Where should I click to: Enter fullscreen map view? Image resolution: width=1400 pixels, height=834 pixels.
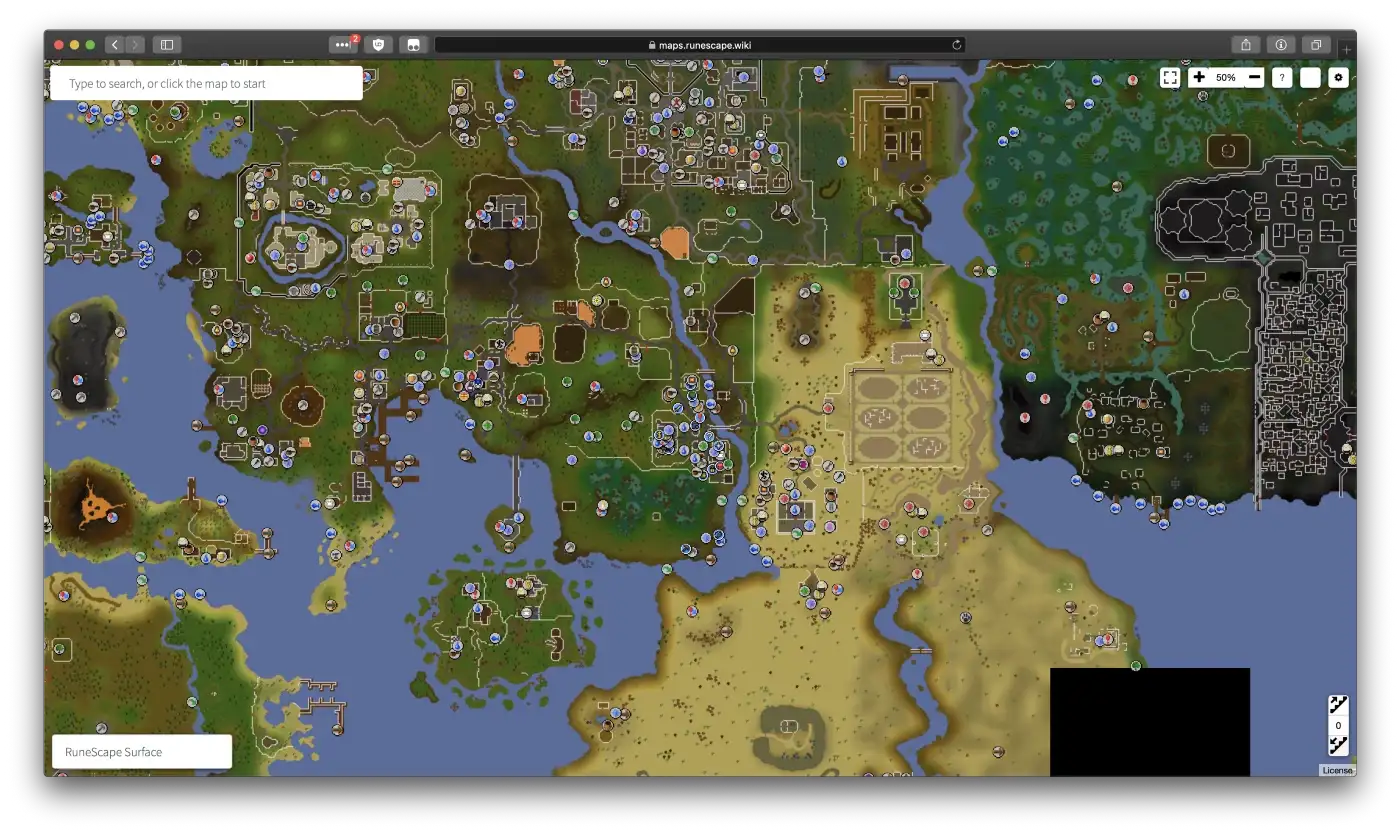(x=1169, y=77)
